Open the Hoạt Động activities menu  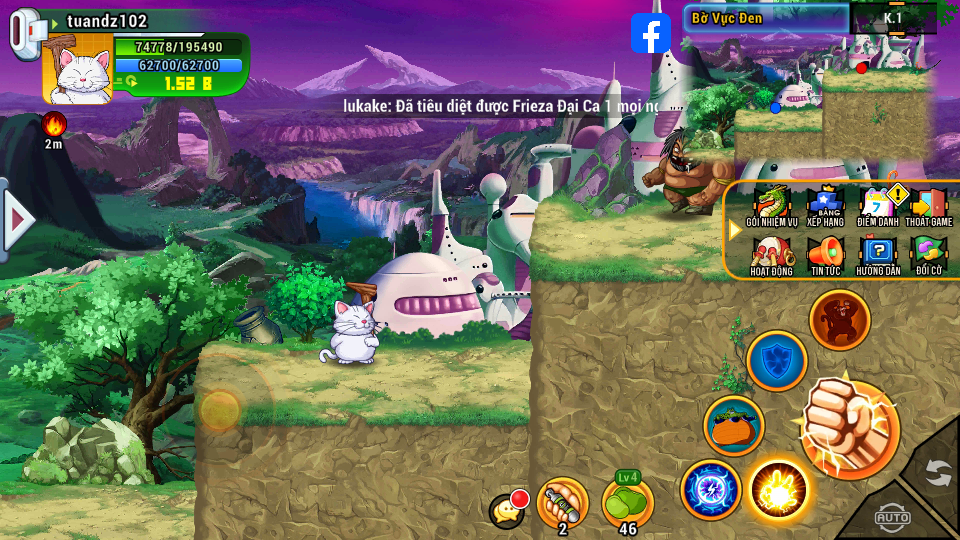coord(771,255)
